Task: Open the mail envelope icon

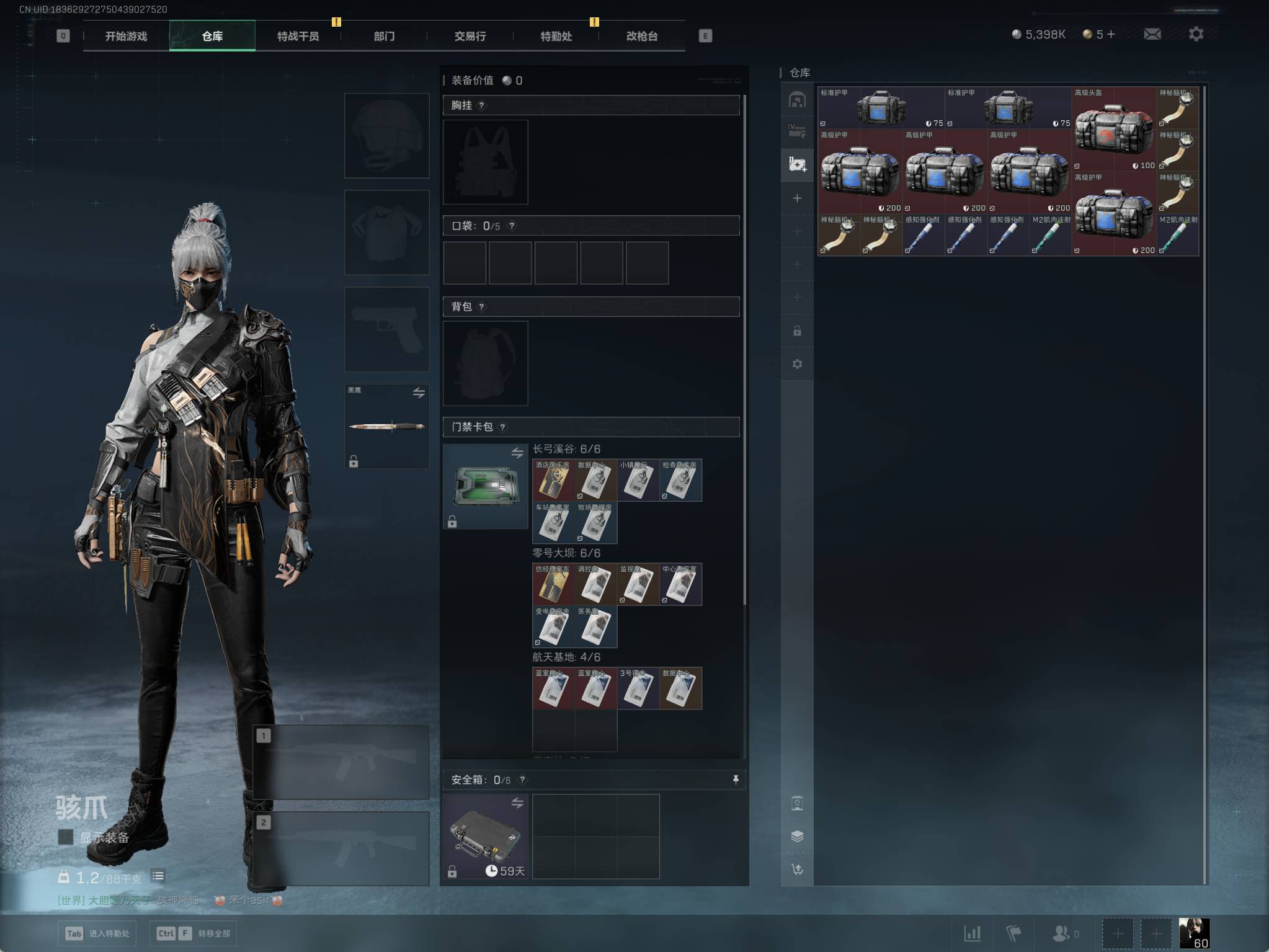Action: click(1152, 34)
